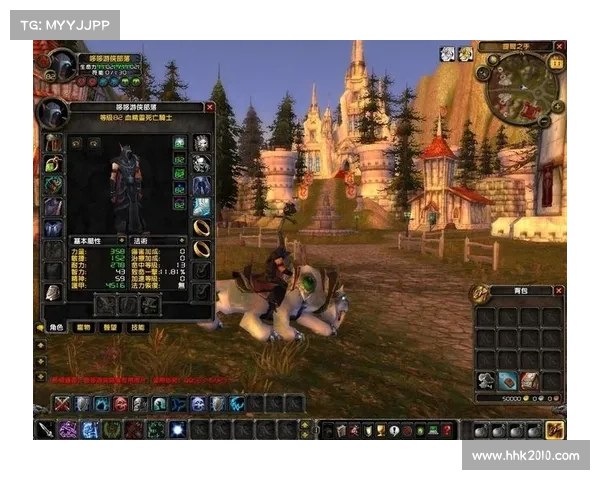This screenshot has height=480, width=600.
Task: Click the equipped helmet slot
Action: pos(53,143)
